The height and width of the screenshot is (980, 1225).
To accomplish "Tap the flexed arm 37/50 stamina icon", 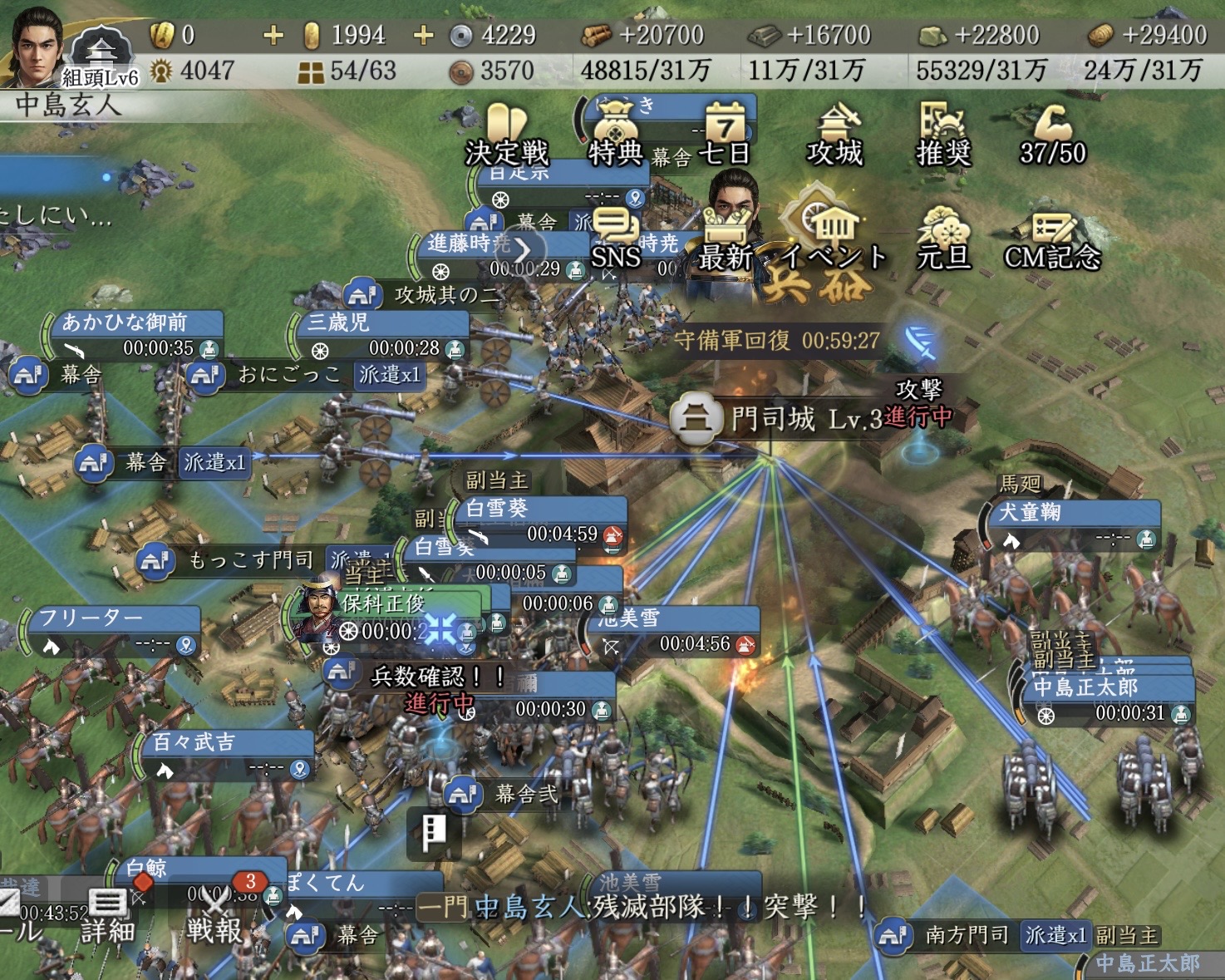I will point(1052,134).
